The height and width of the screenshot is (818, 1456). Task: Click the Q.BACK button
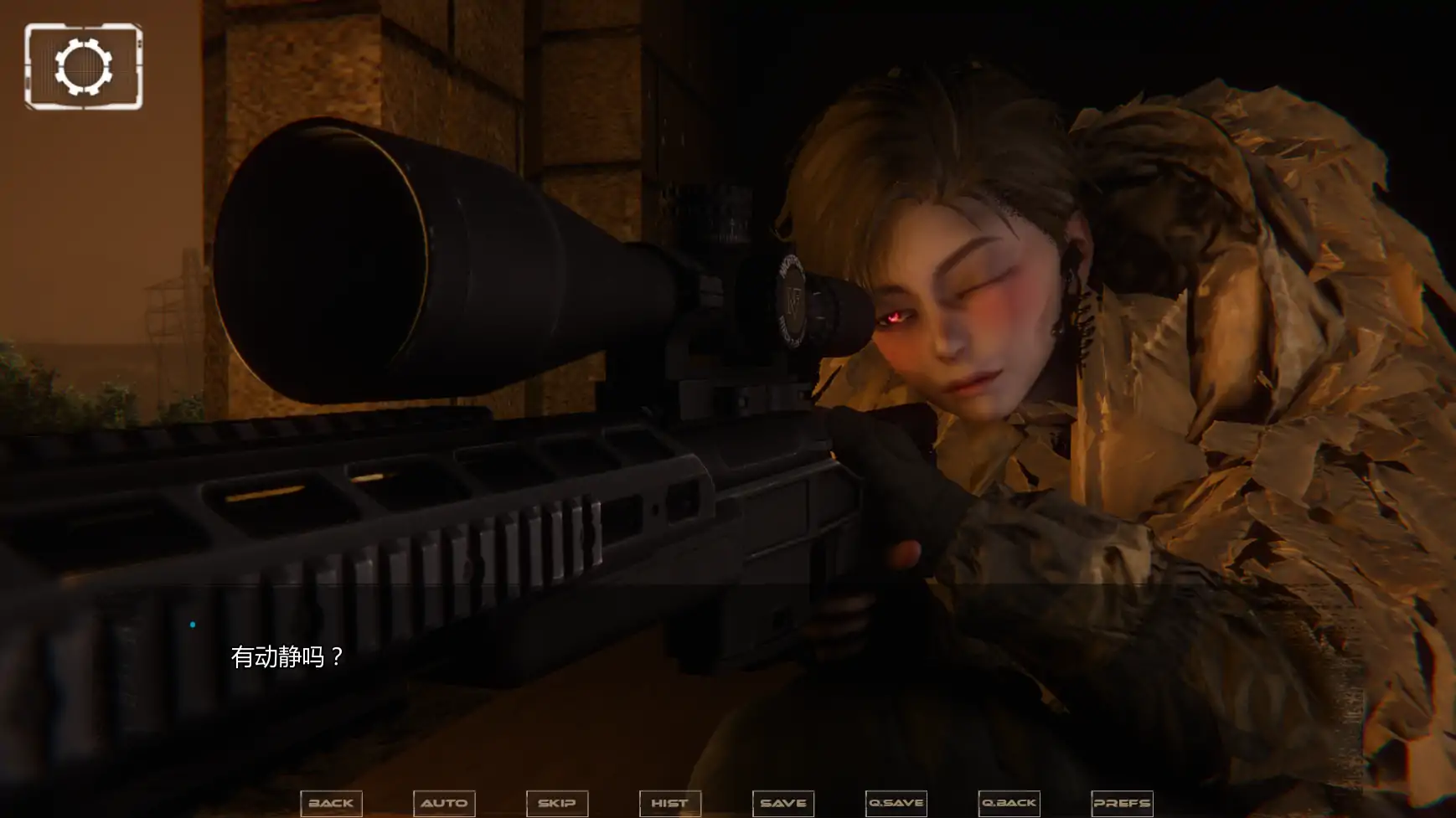(1009, 803)
